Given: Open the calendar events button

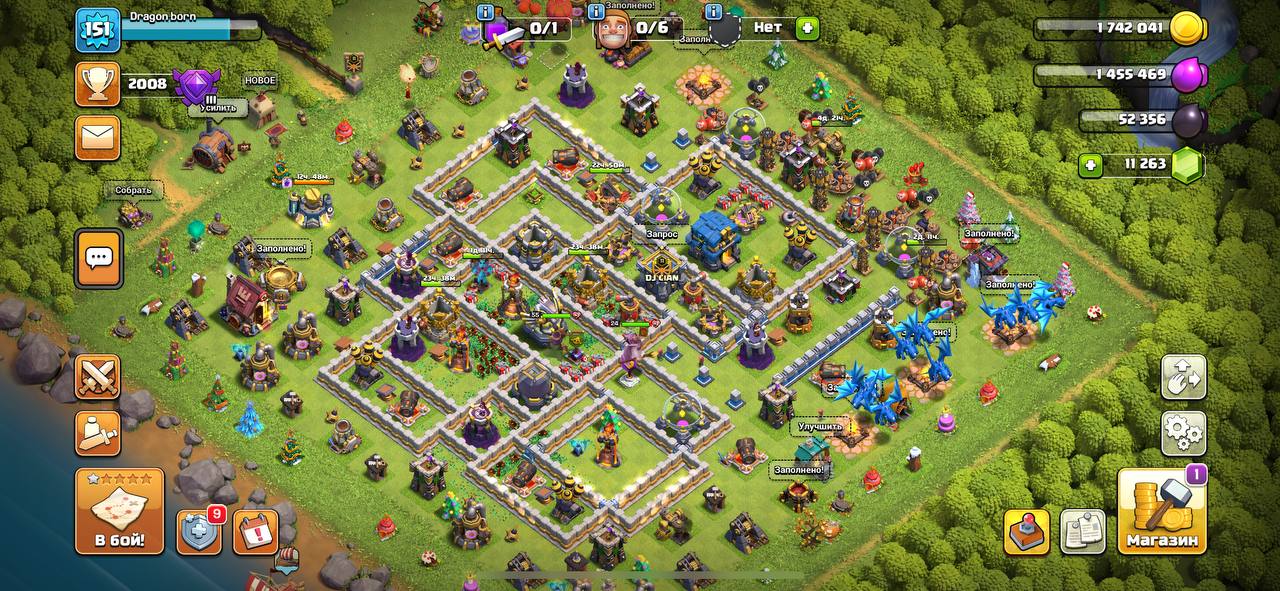Looking at the screenshot, I should point(255,531).
